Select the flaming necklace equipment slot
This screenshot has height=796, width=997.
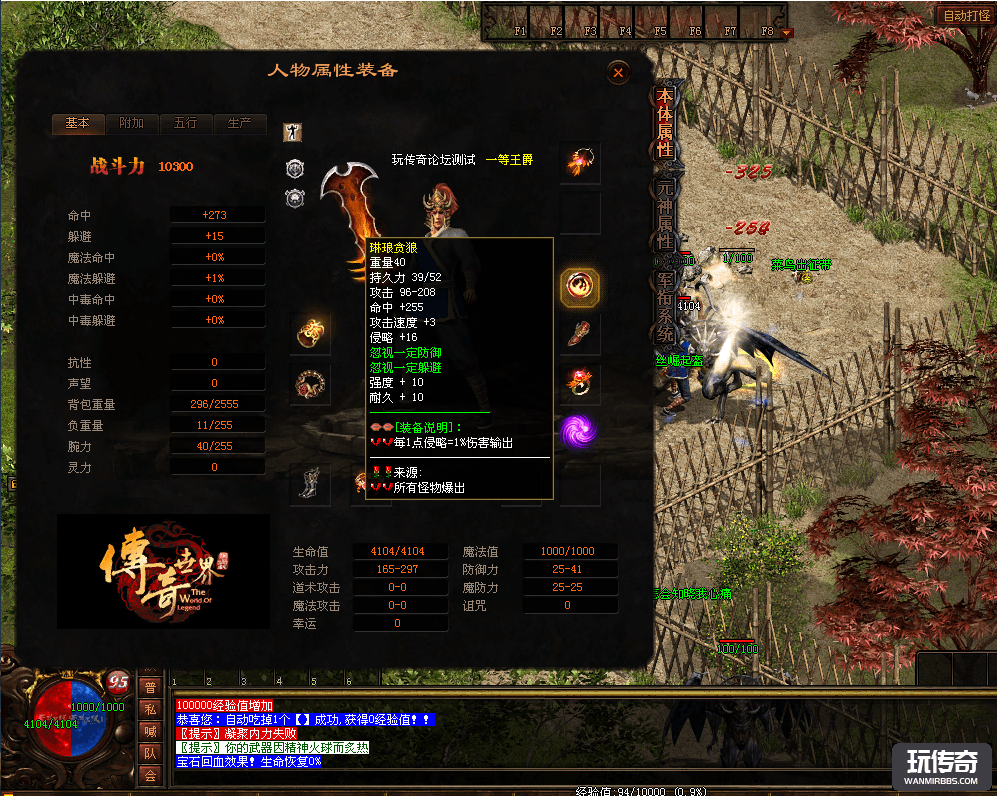pos(580,163)
